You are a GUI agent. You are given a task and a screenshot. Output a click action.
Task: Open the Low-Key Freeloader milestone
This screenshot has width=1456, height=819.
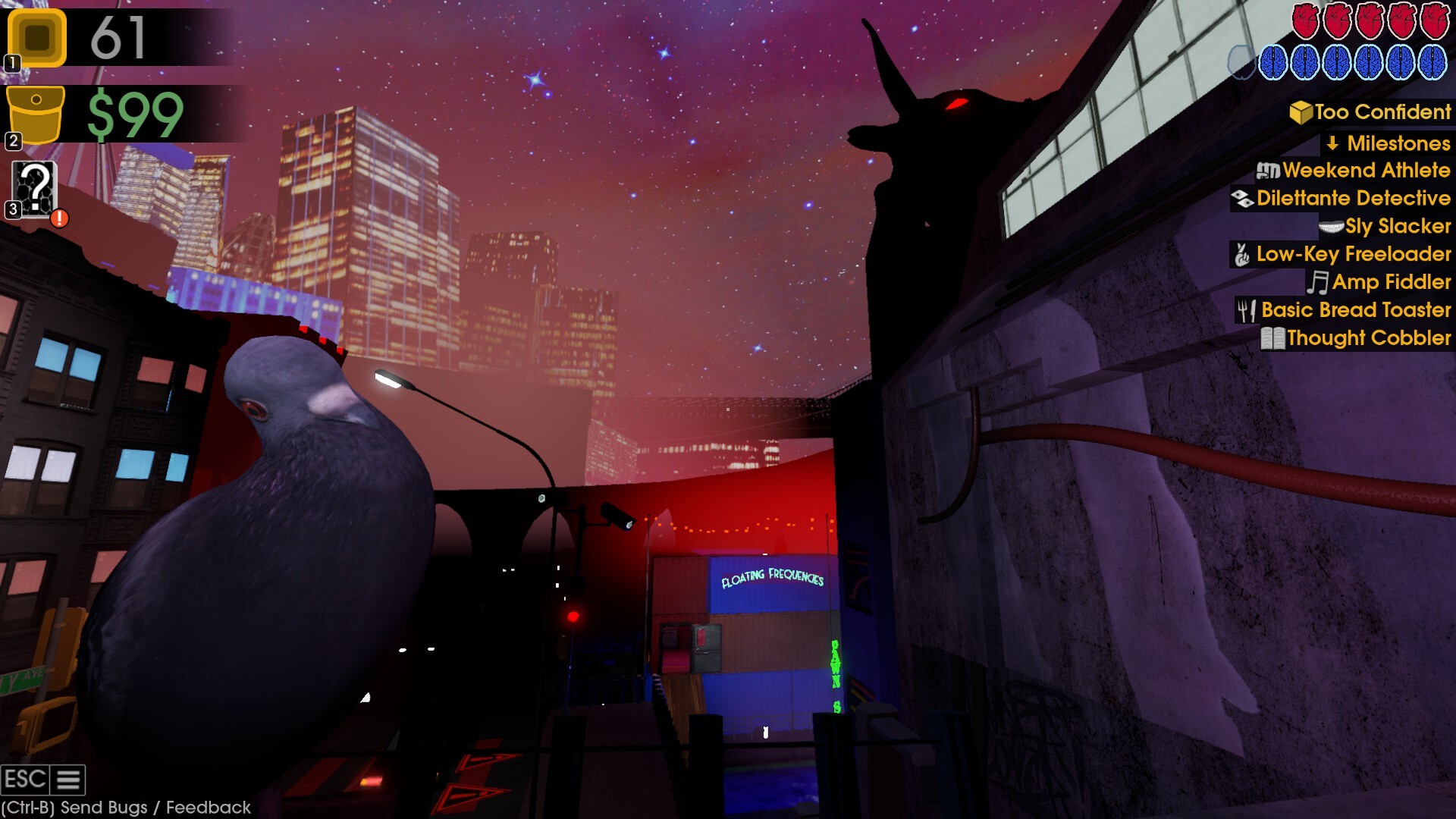coord(1341,254)
